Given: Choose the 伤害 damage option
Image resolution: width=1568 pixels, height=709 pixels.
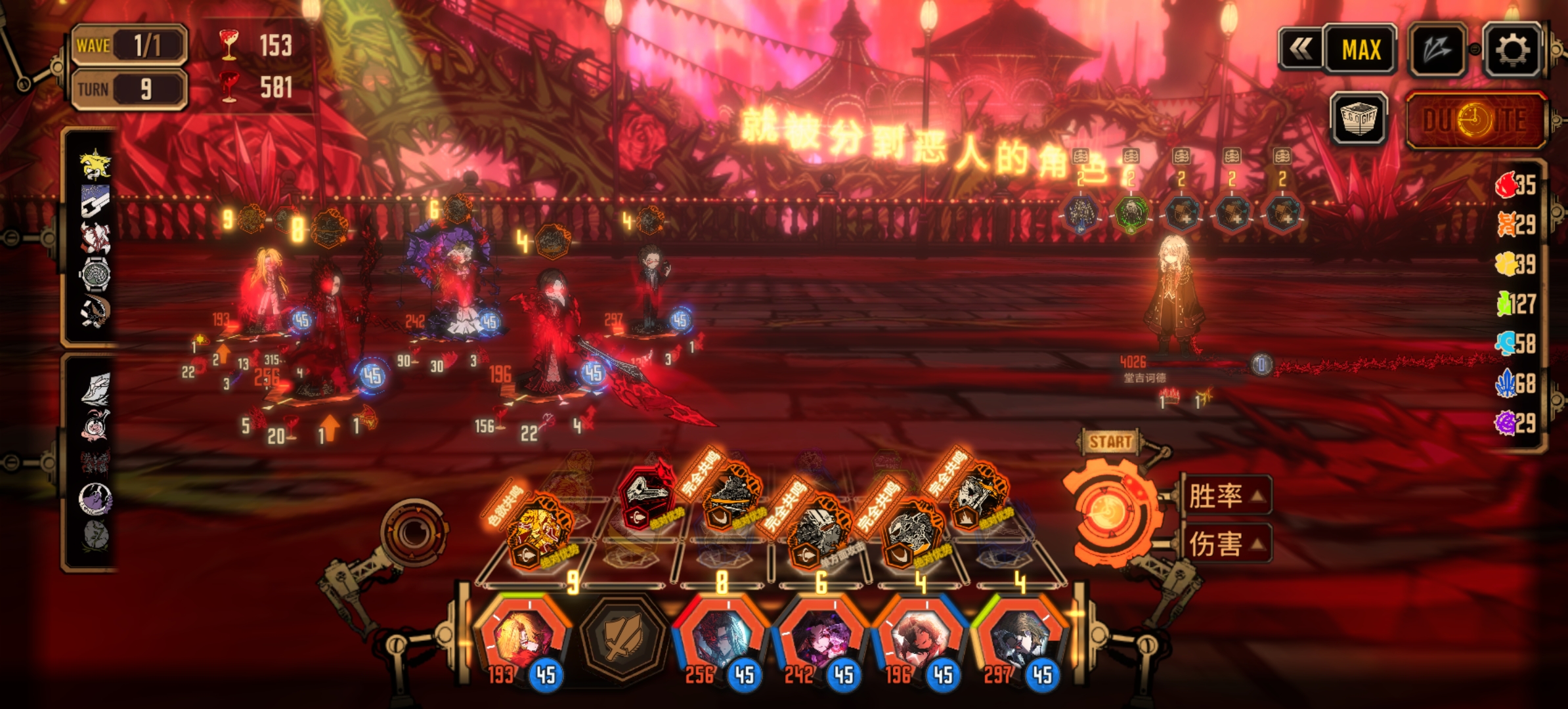Looking at the screenshot, I should tap(1225, 544).
